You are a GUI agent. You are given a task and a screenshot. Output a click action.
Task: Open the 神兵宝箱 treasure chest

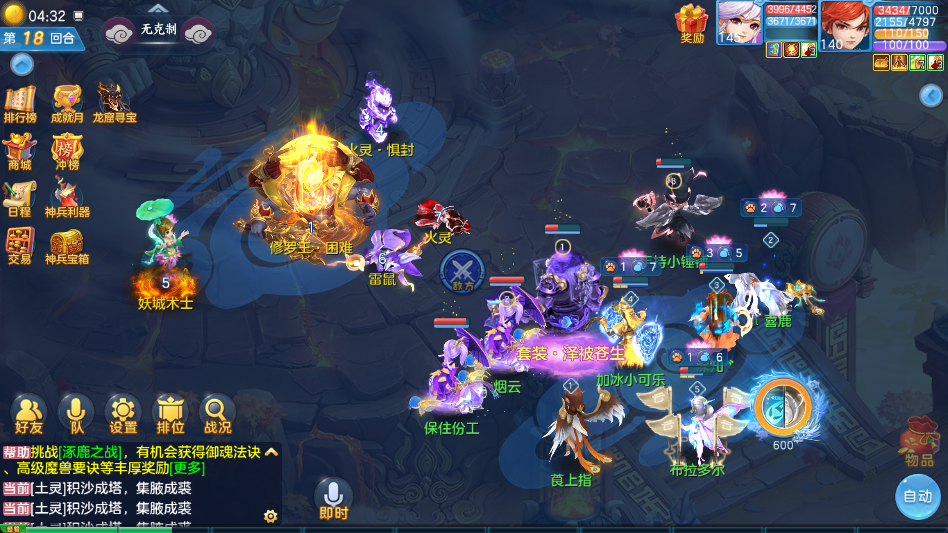pos(67,245)
